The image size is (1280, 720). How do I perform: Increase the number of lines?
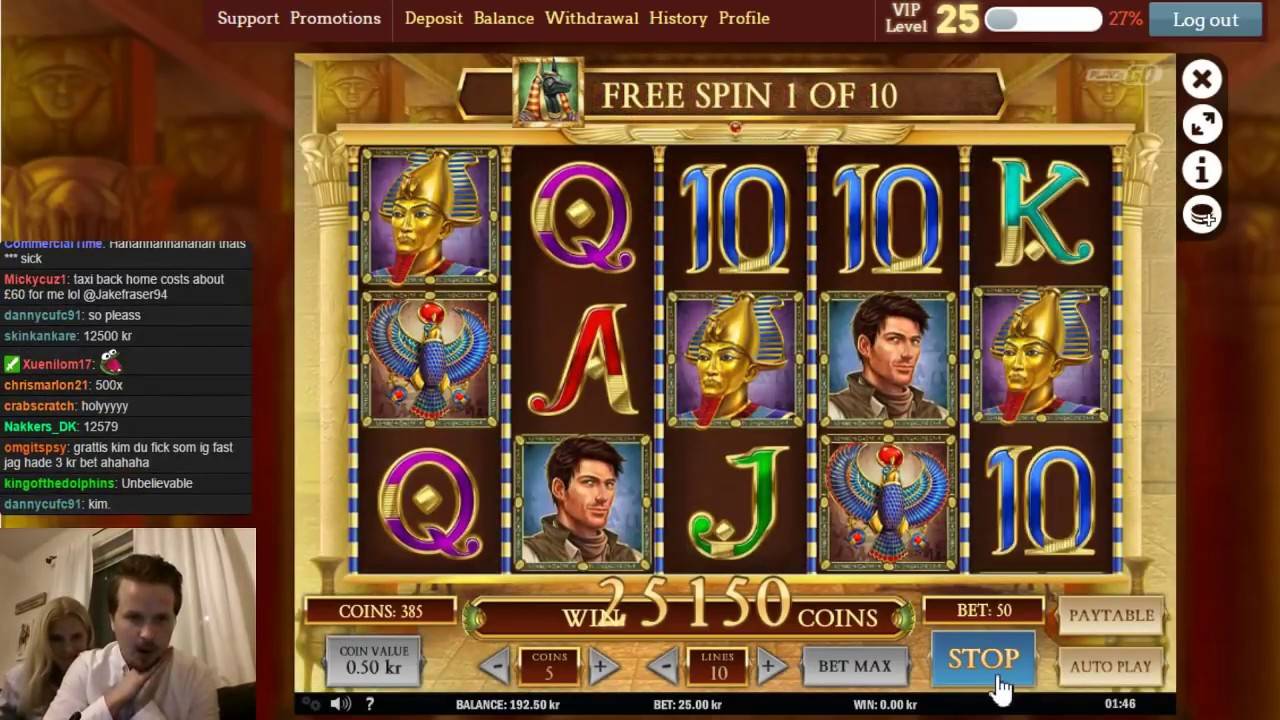pos(770,666)
